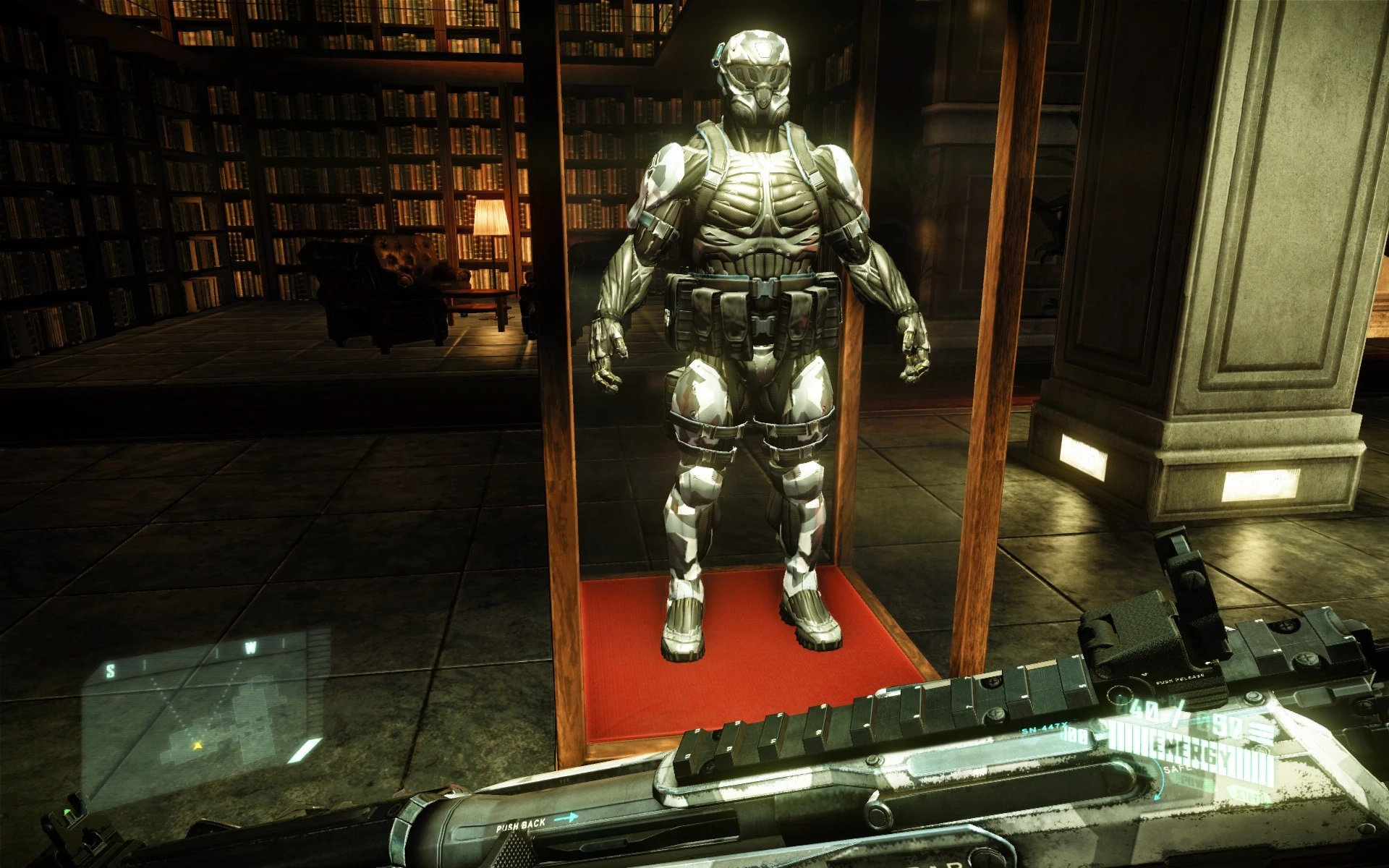The width and height of the screenshot is (1389, 868).
Task: Click the blue antenna on the suit's helmet
Action: (x=716, y=54)
